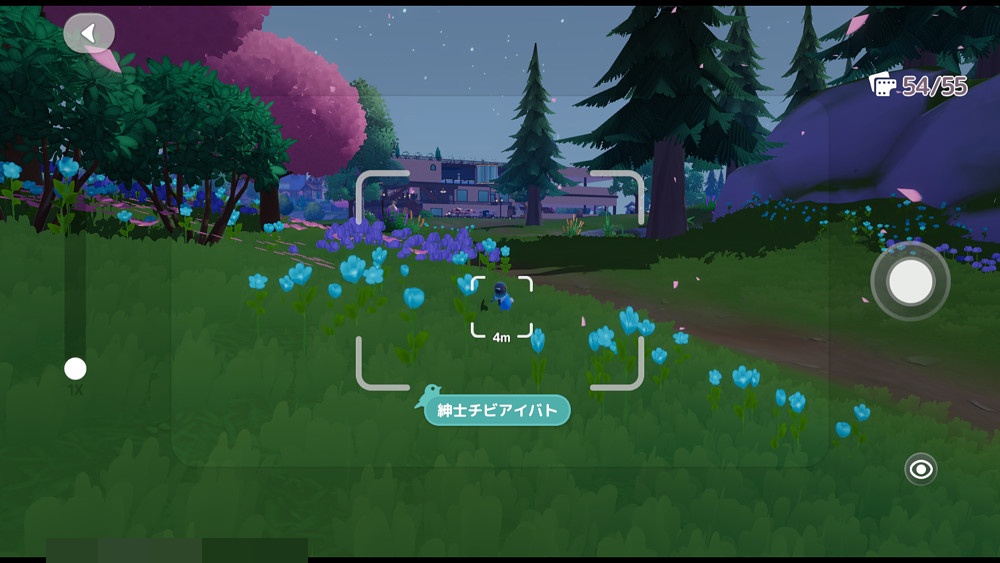Take a photo with the shutter button
Viewport: 1000px width, 563px height.
point(910,283)
